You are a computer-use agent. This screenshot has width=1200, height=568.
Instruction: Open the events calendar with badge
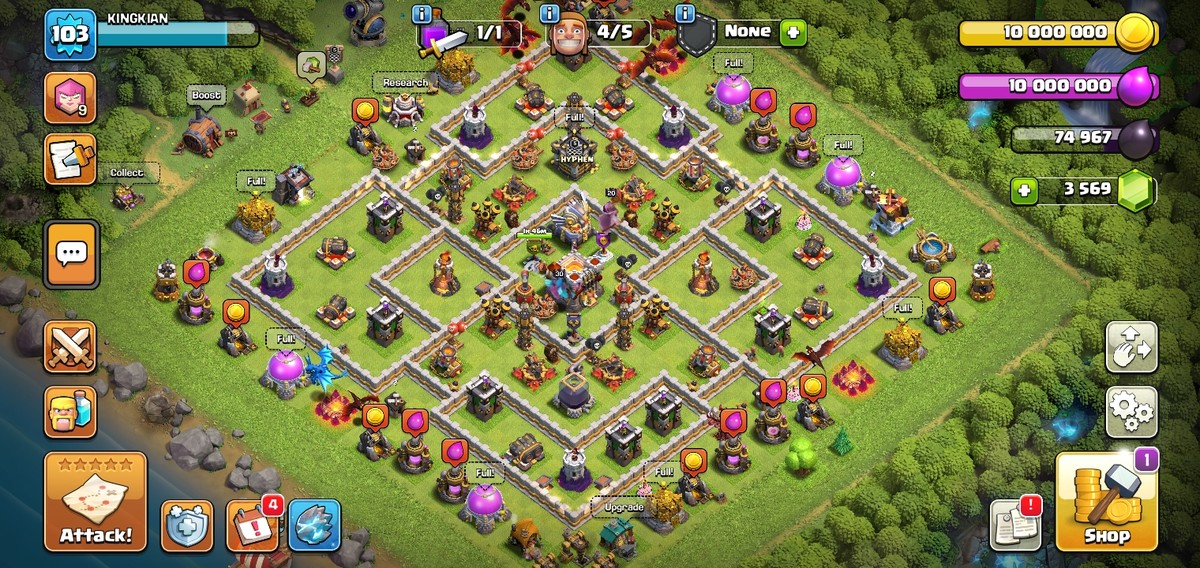(x=251, y=526)
